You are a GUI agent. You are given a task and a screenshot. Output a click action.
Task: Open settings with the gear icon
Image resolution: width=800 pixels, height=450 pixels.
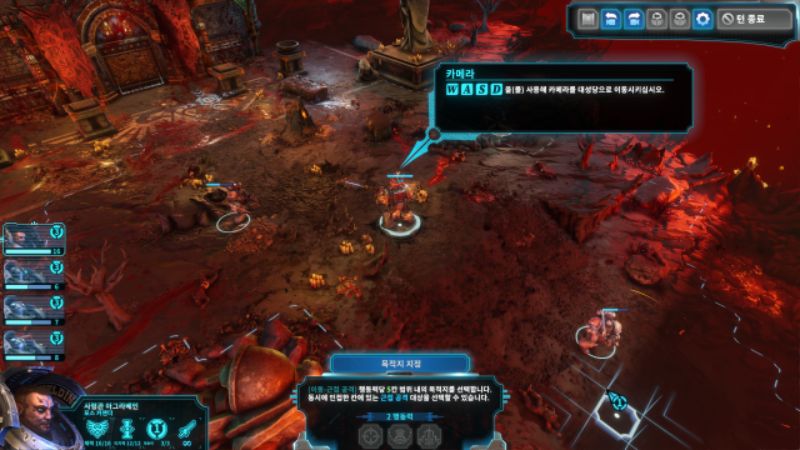tap(703, 19)
